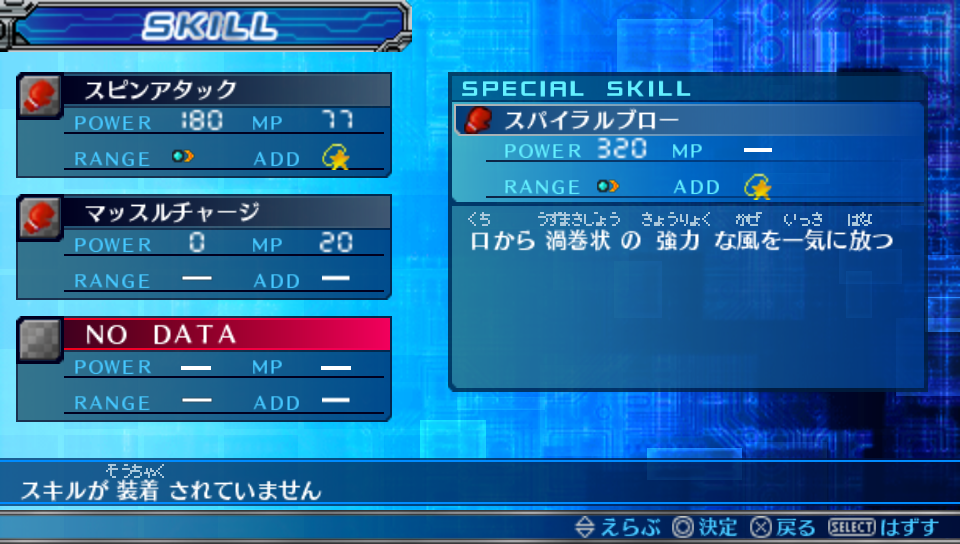Screen dimensions: 960x544
Task: Click the マッスルチャージ boxing glove icon
Action: tap(40, 216)
